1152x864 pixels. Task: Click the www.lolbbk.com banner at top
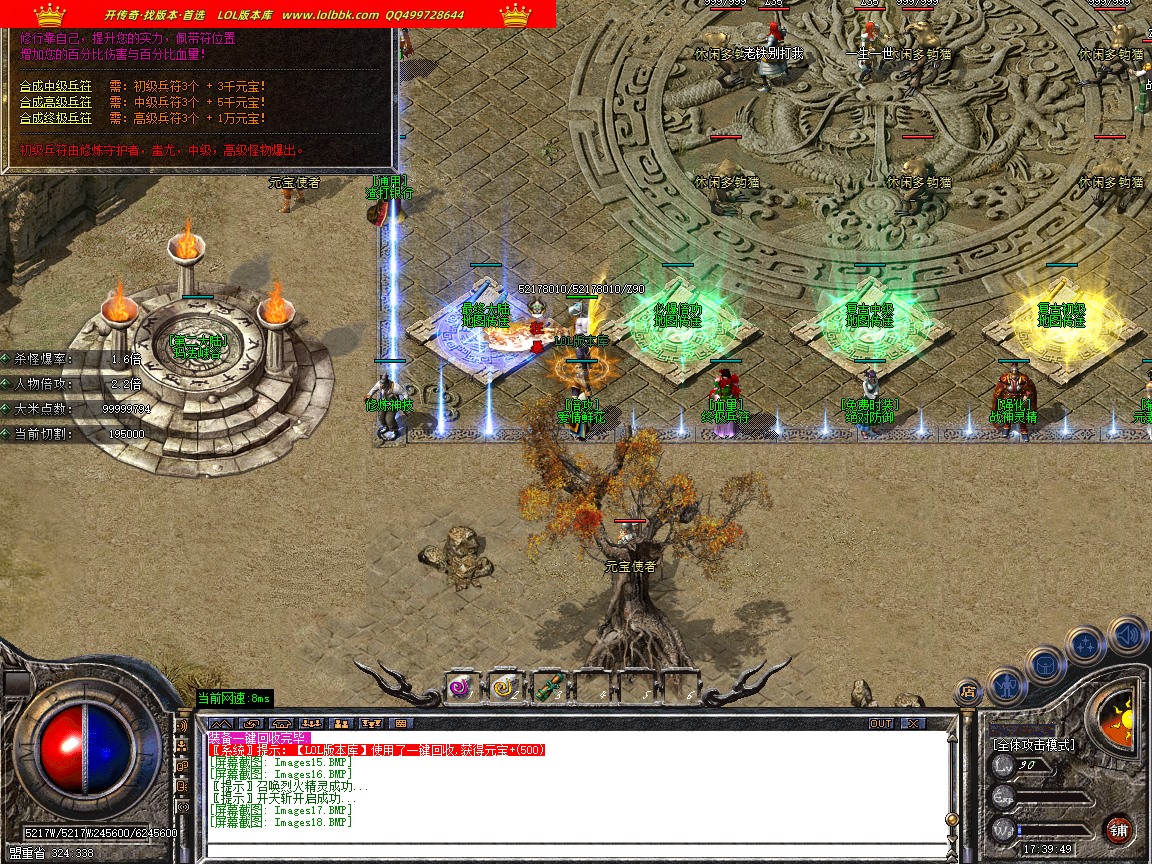[x=330, y=15]
